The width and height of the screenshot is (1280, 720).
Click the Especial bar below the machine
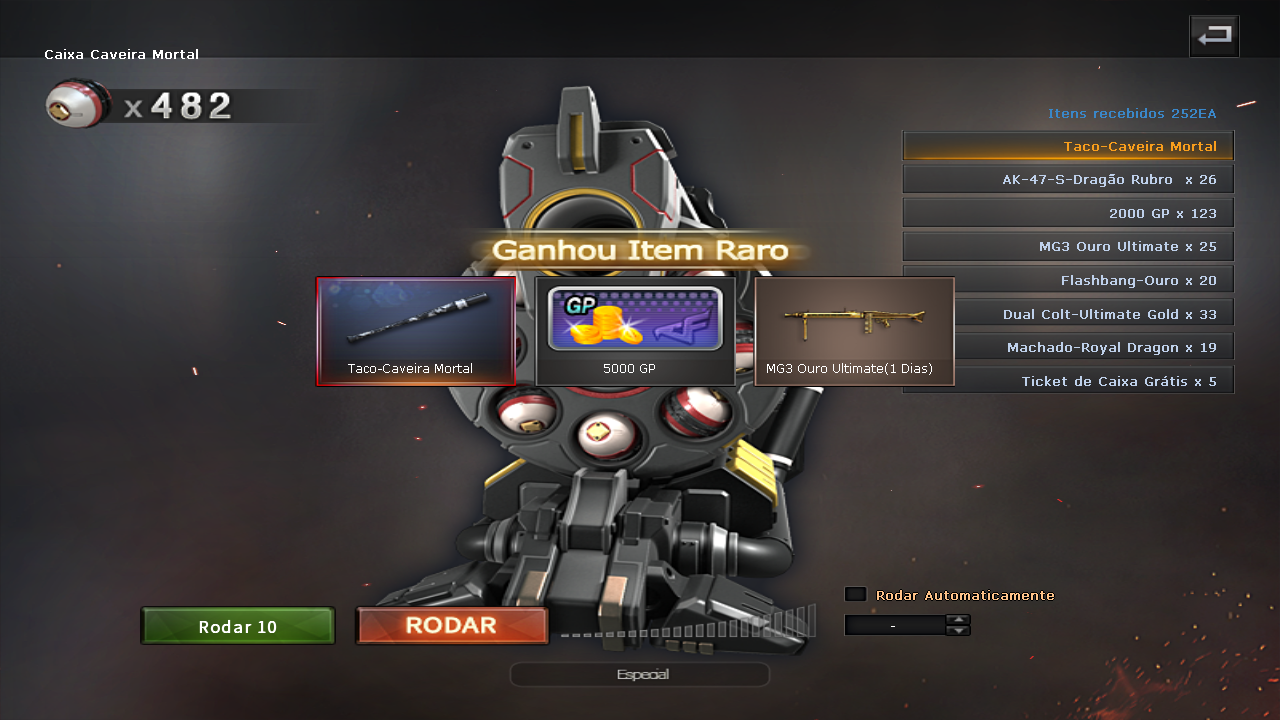click(x=640, y=675)
